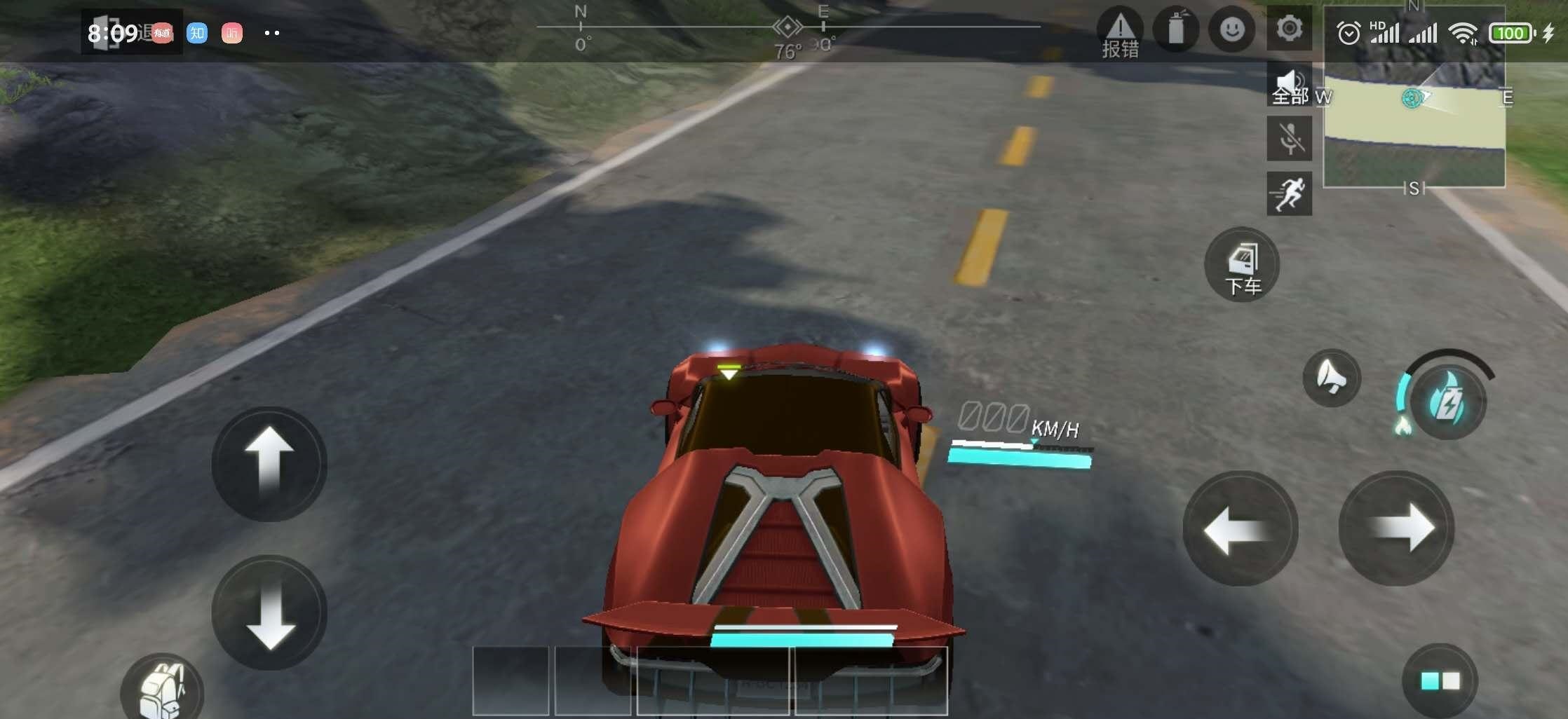The height and width of the screenshot is (719, 1568).
Task: Tap the running figure sprint icon
Action: coord(1289,193)
